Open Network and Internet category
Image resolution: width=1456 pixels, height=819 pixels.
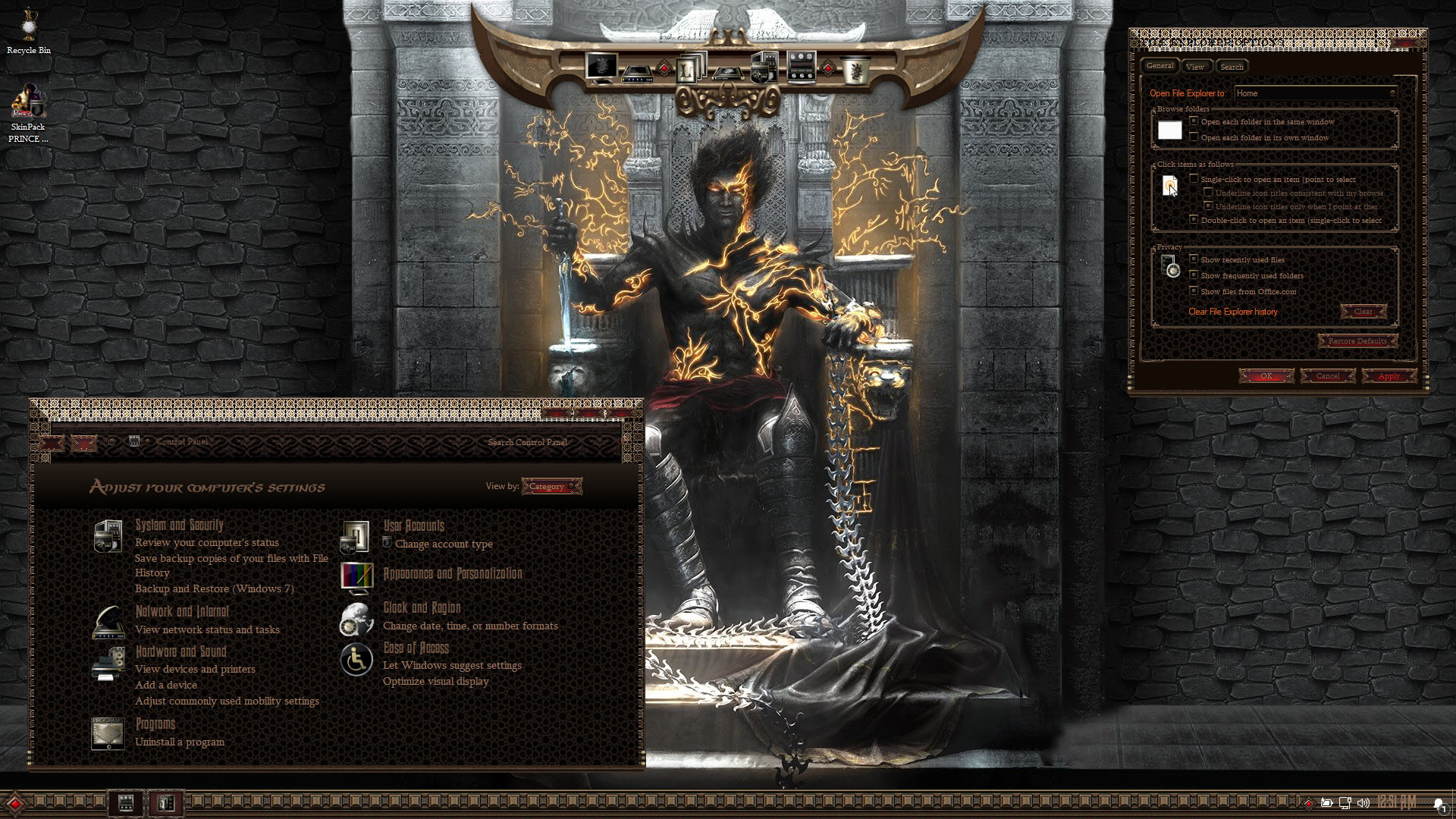(182, 611)
